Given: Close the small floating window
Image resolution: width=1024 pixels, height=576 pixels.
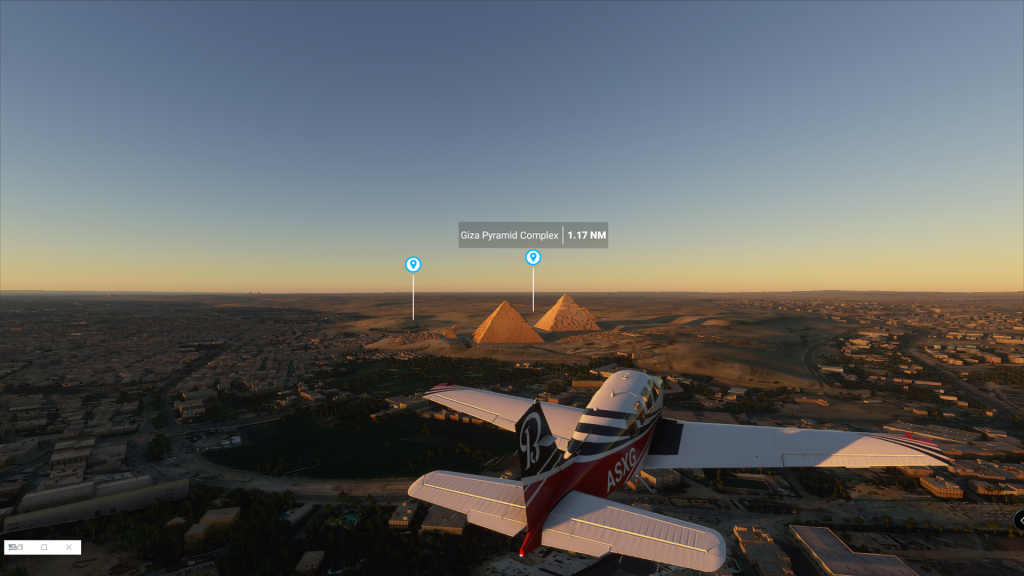Looking at the screenshot, I should coord(68,547).
